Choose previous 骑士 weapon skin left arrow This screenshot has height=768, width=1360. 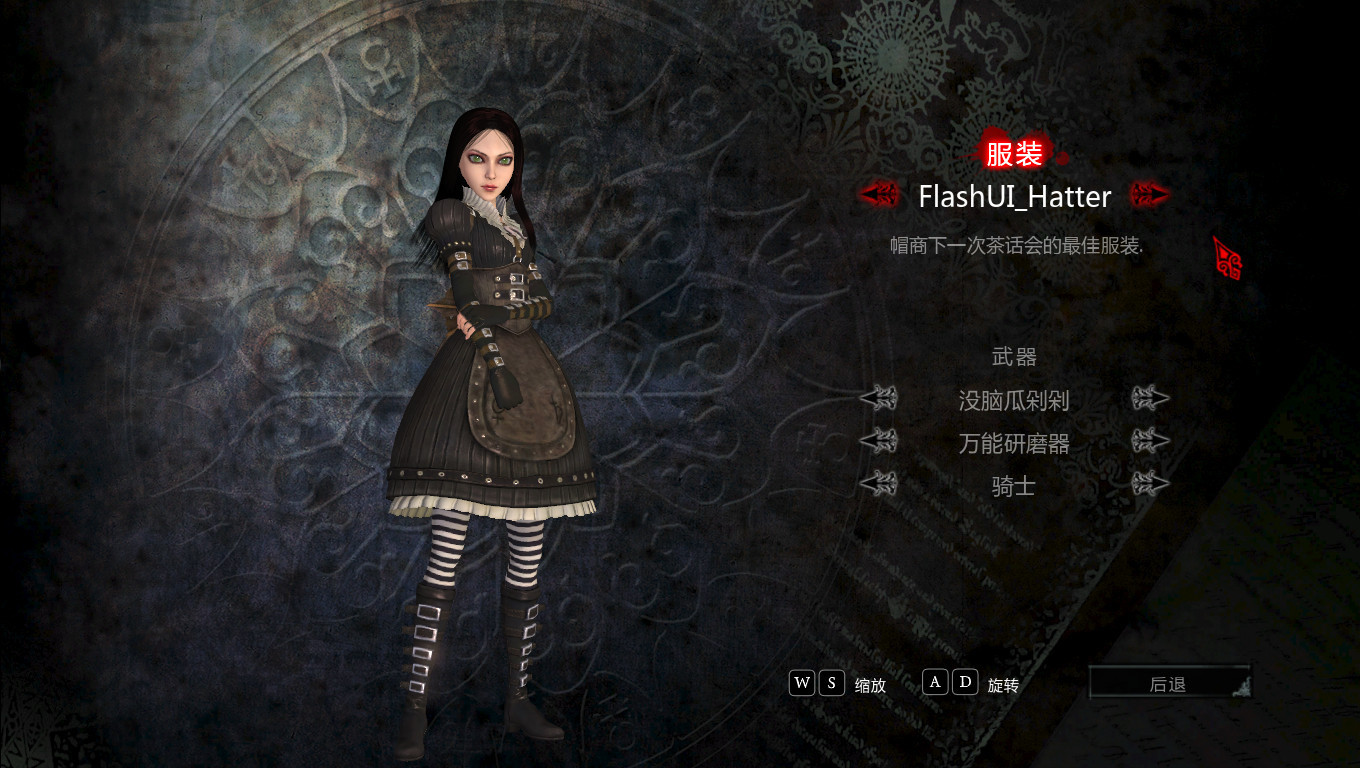pyautogui.click(x=879, y=484)
